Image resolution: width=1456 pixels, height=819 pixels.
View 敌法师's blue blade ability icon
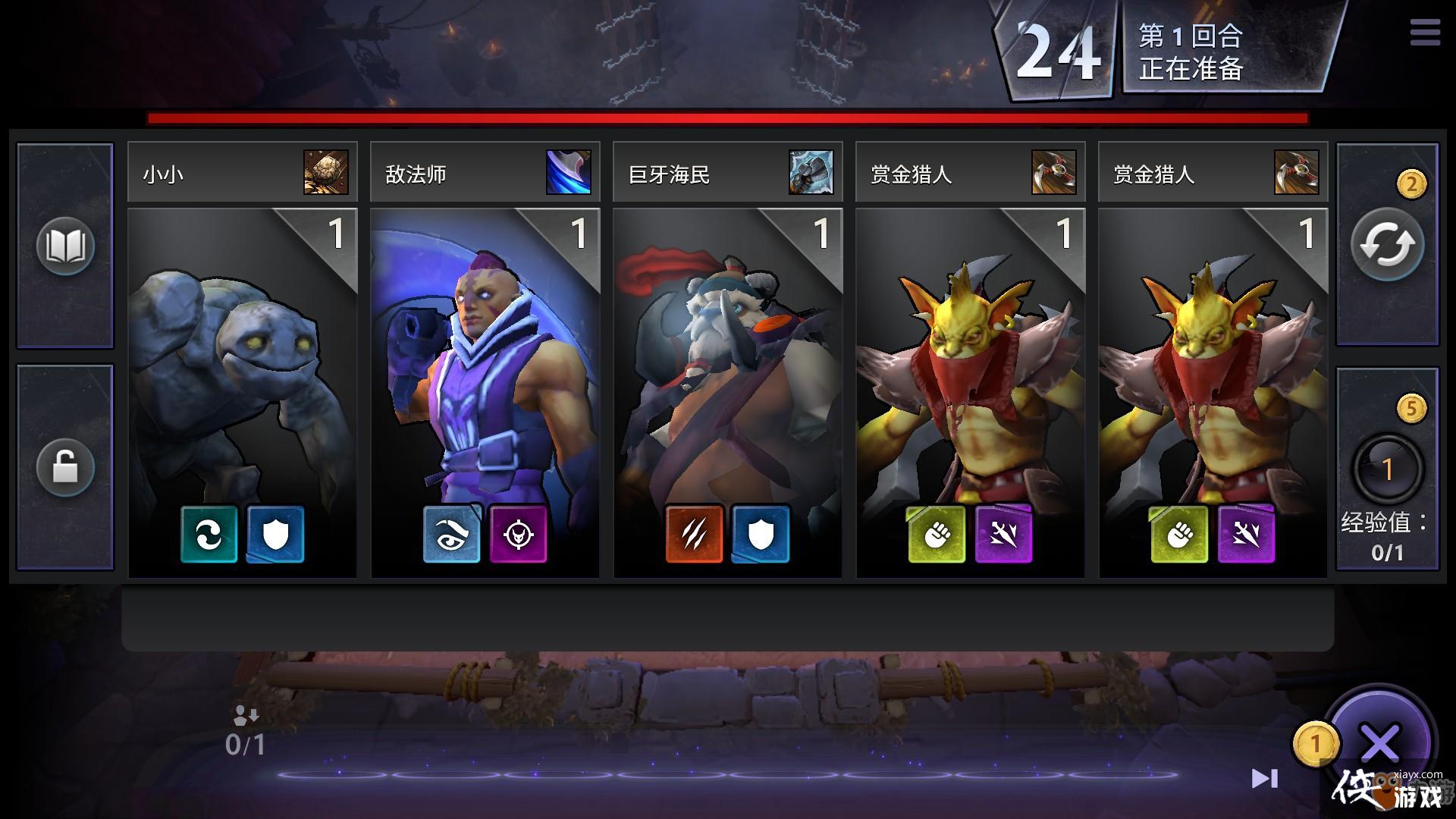point(569,172)
